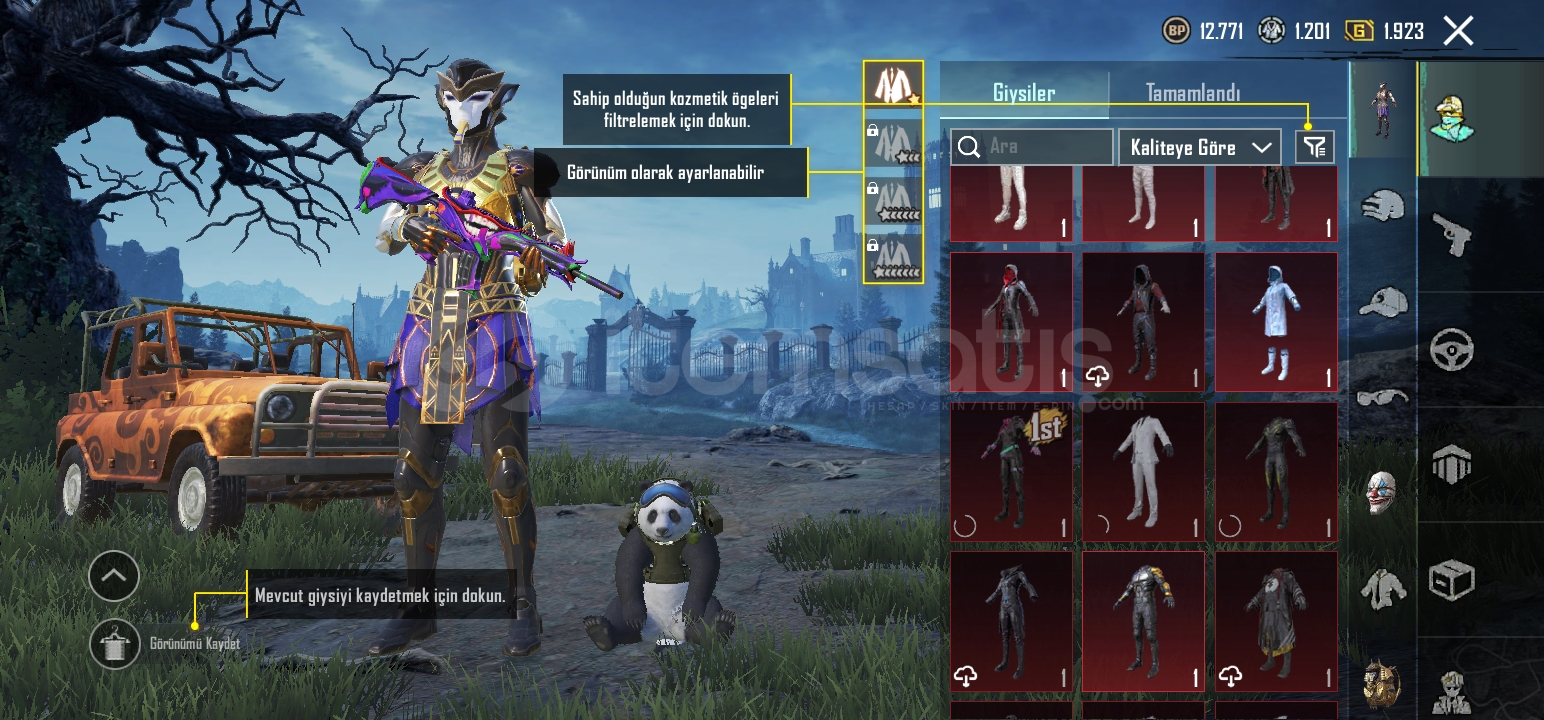Screen dimensions: 1544x720
Task: Open the crate box section
Action: point(1452,579)
